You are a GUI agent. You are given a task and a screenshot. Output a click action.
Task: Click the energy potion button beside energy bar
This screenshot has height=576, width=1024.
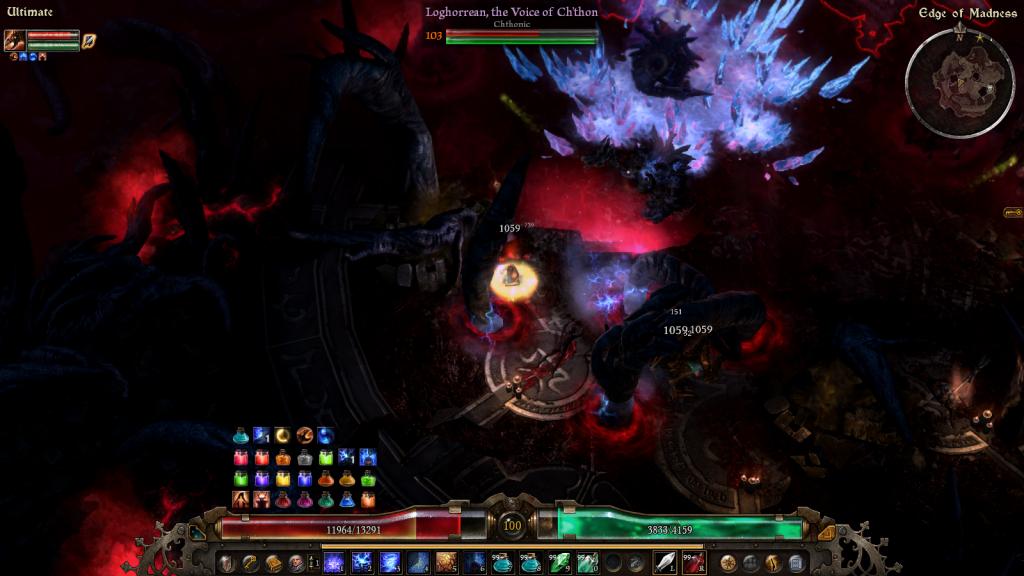[826, 533]
